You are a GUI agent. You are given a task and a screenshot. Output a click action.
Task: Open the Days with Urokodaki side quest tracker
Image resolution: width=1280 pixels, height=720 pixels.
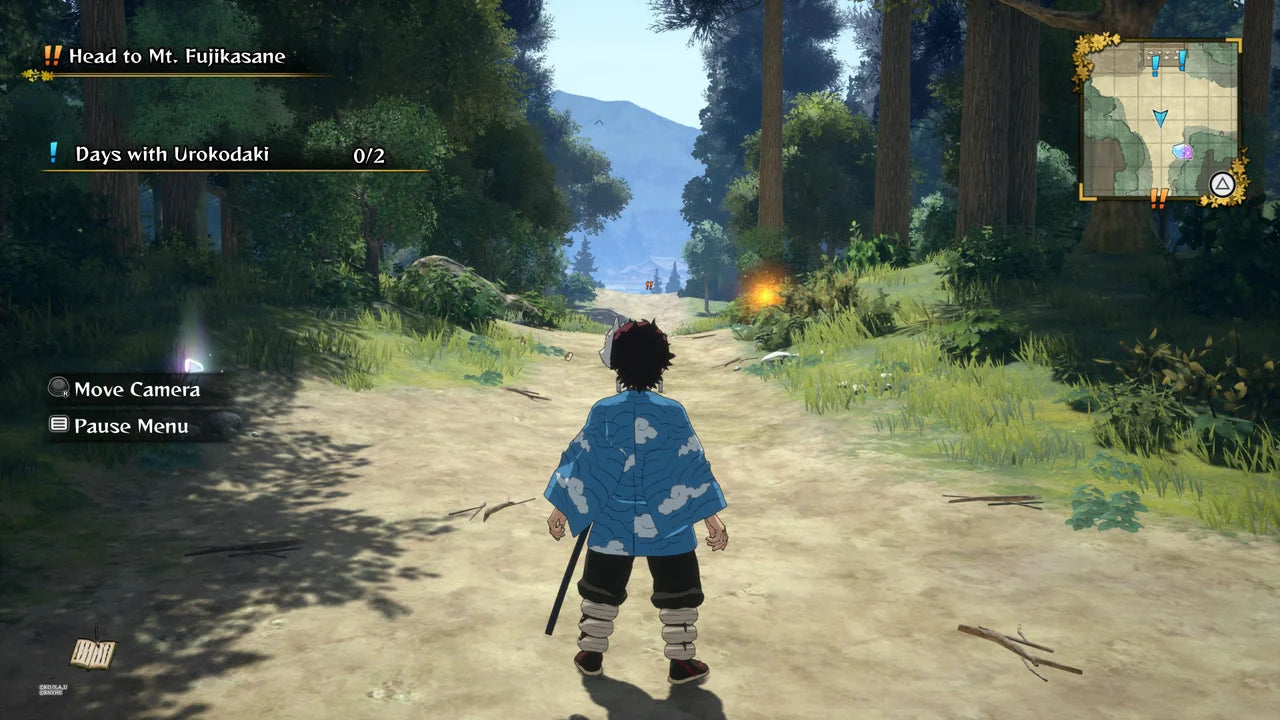(172, 155)
